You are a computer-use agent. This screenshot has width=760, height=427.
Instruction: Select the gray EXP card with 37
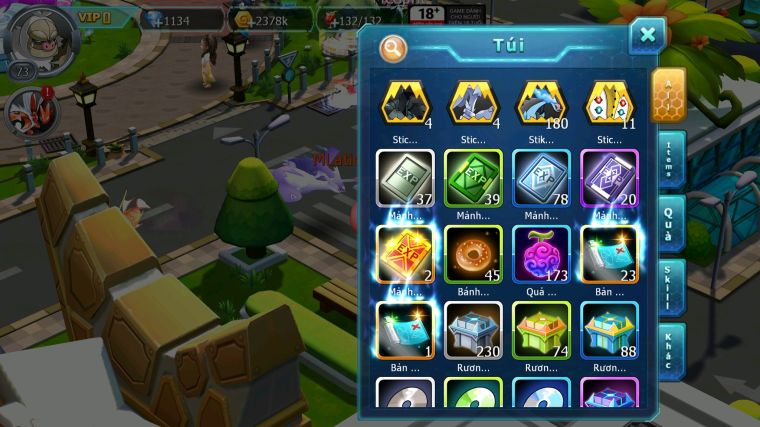(x=406, y=178)
